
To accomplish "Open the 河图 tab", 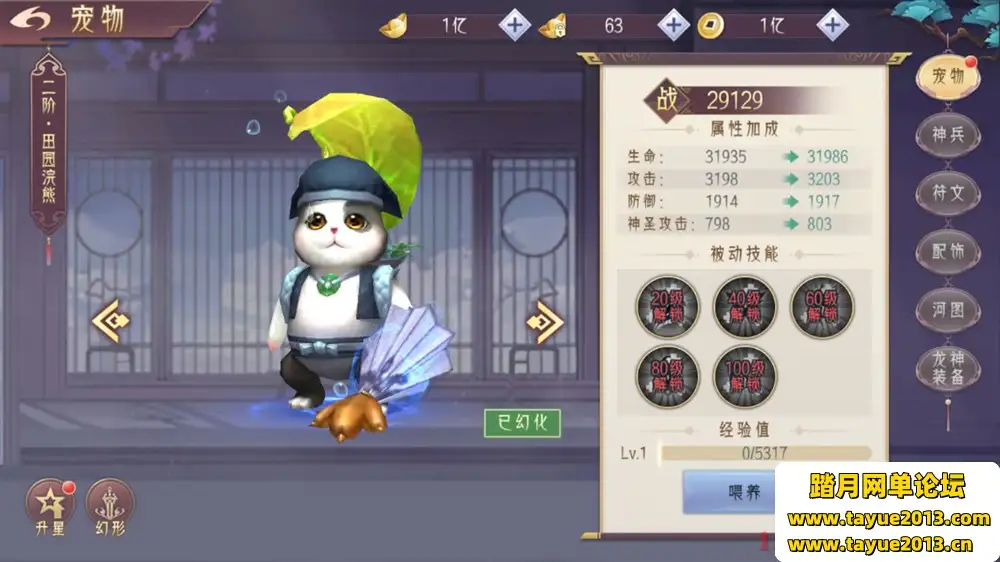I will point(947,309).
